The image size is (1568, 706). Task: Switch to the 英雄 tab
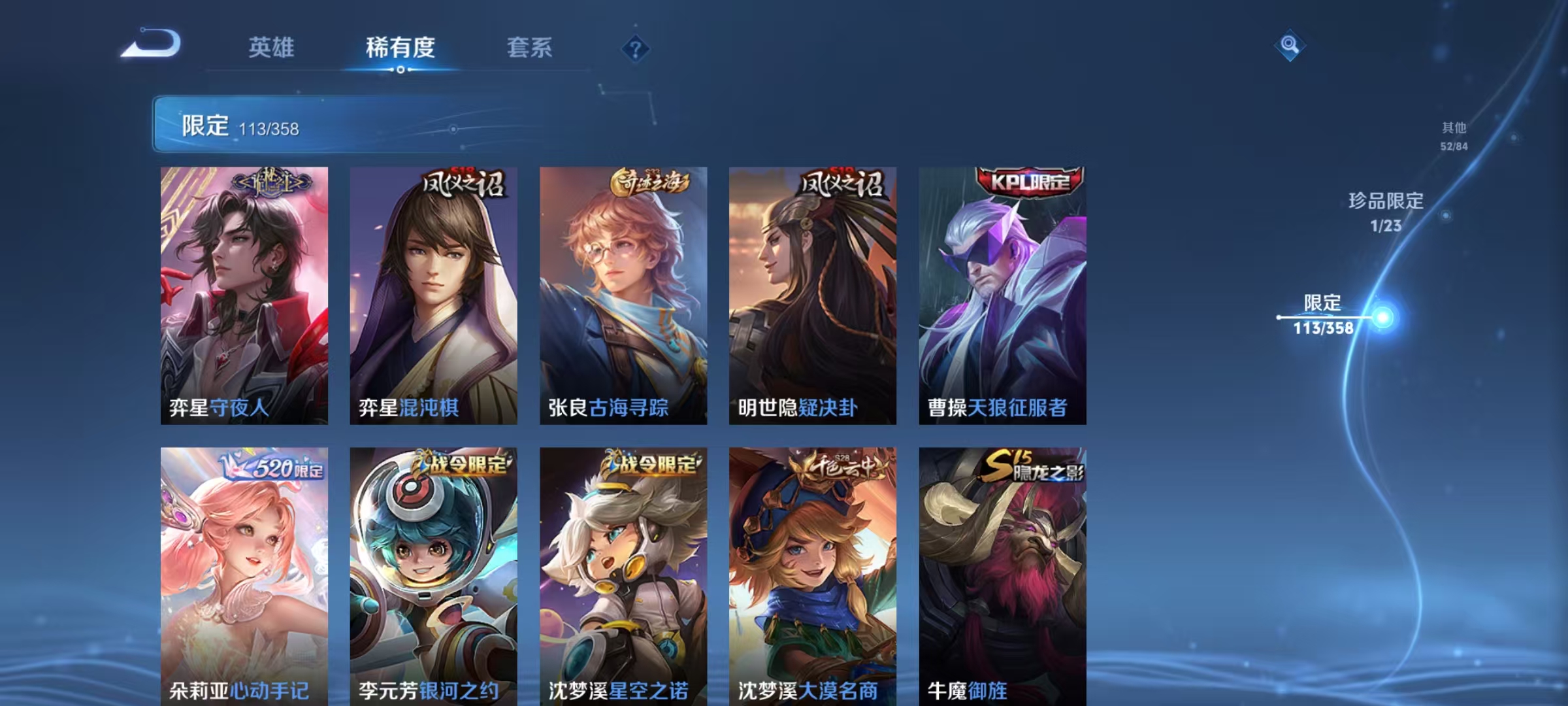coord(272,46)
